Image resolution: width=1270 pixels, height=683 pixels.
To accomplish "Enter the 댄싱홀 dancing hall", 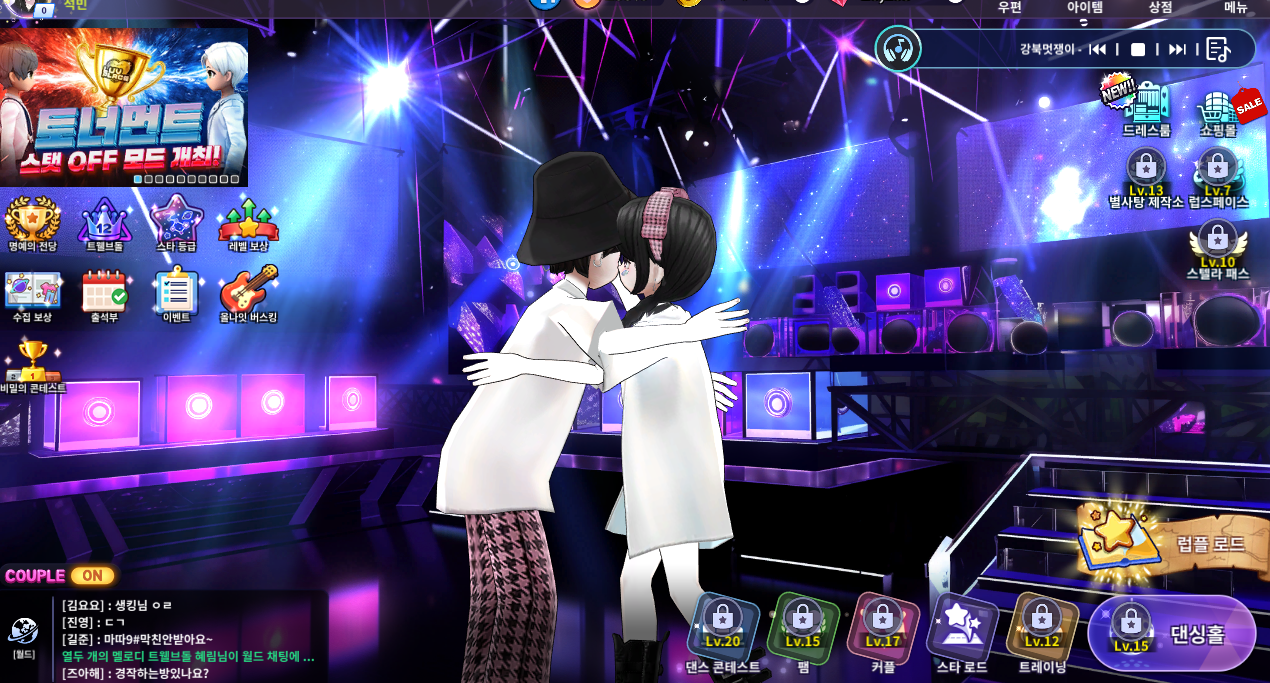I will pos(1172,633).
